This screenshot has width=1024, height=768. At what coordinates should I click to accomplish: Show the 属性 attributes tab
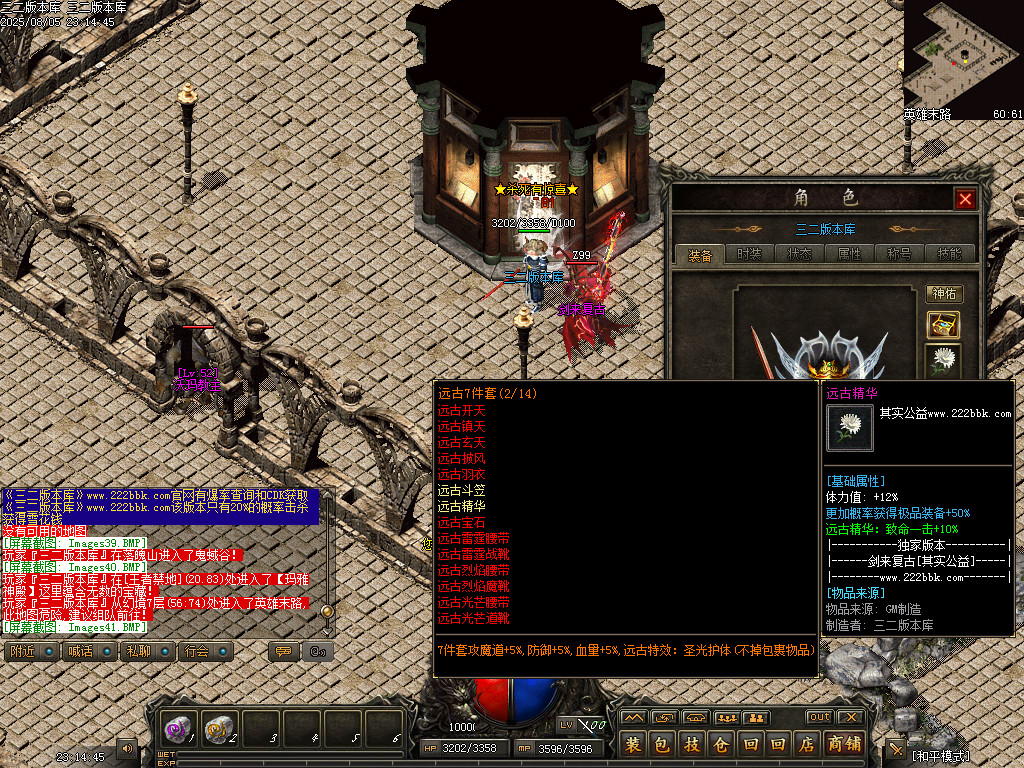tap(849, 254)
